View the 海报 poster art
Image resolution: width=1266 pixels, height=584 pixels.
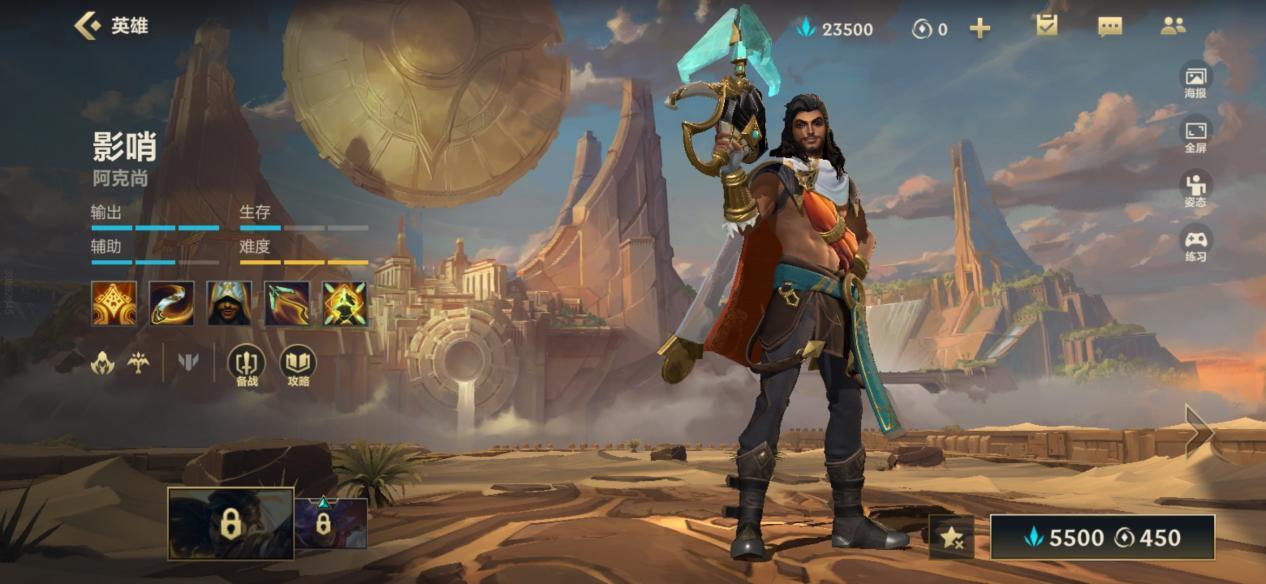(x=1195, y=80)
